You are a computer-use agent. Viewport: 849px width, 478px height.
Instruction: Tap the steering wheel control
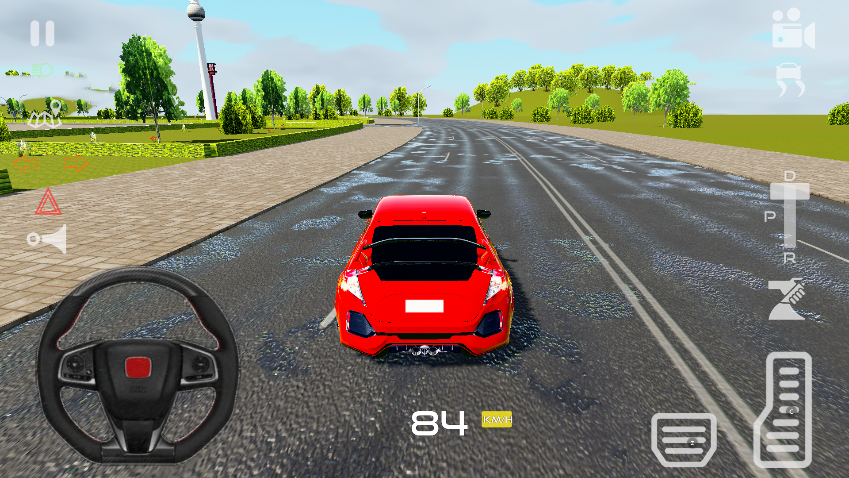coord(137,365)
